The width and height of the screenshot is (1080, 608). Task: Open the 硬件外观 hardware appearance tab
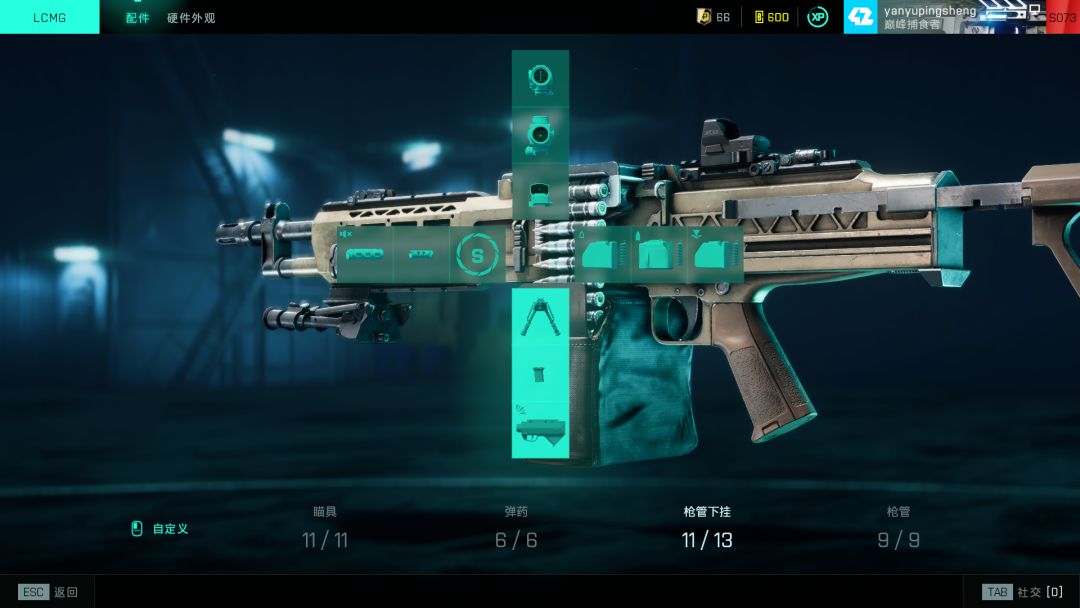point(190,18)
